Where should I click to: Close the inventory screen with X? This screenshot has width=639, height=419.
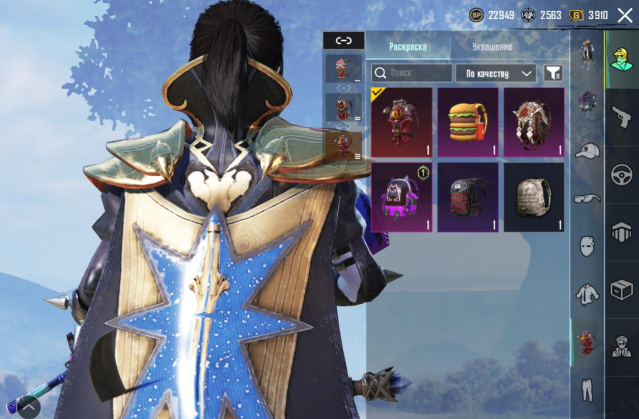tap(626, 15)
